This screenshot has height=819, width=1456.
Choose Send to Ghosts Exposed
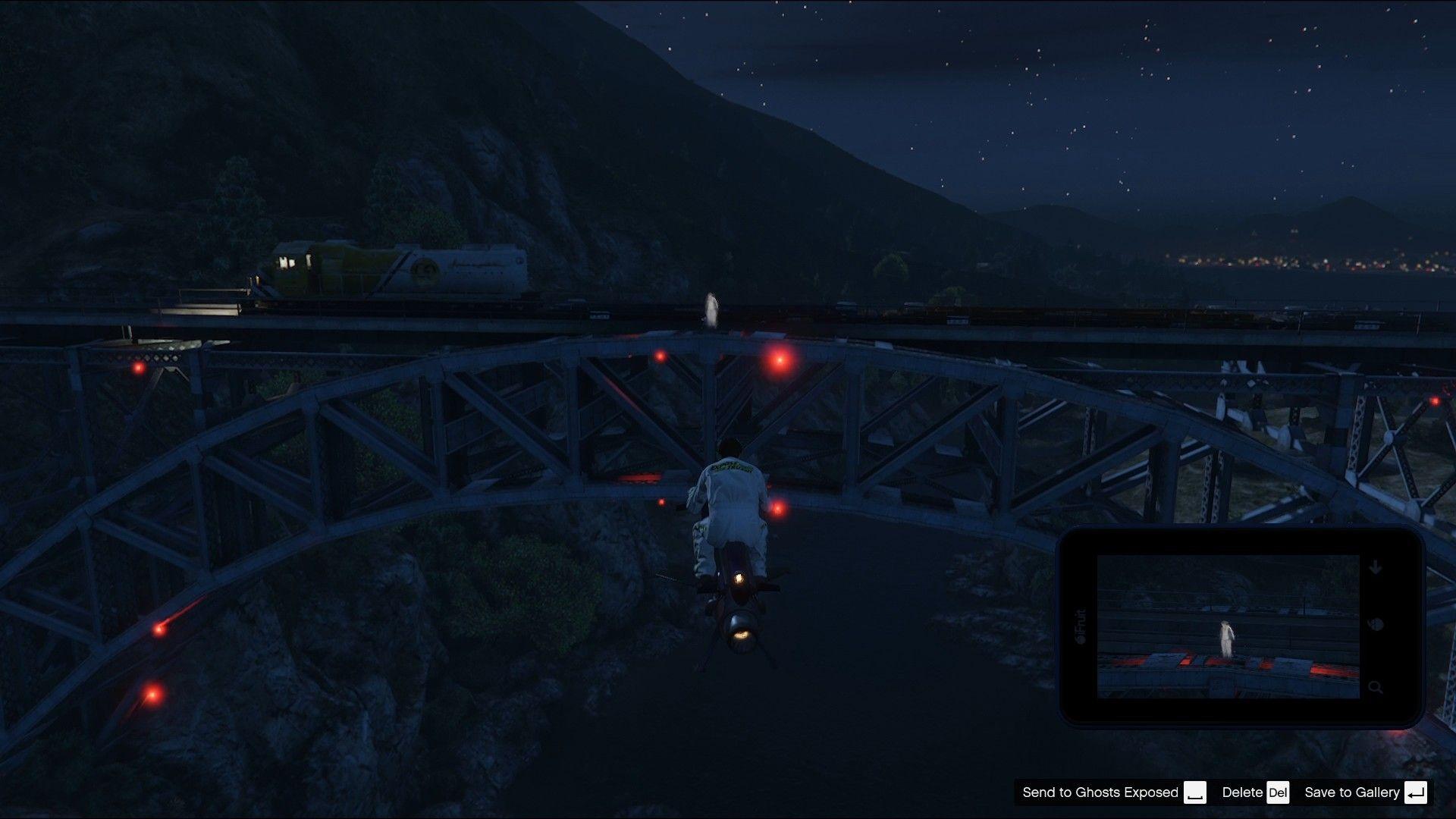point(1113,792)
